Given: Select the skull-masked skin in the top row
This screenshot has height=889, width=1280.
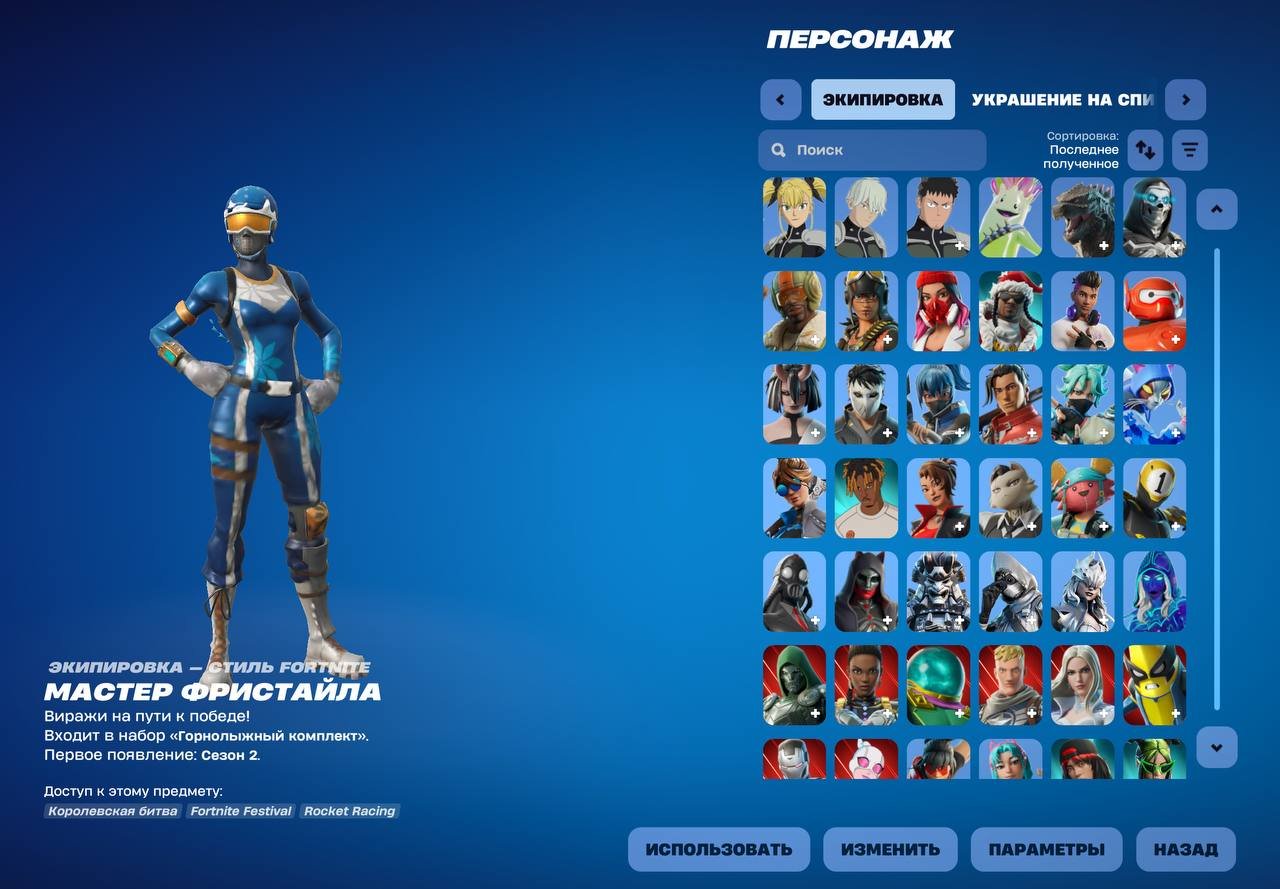Looking at the screenshot, I should 1154,217.
